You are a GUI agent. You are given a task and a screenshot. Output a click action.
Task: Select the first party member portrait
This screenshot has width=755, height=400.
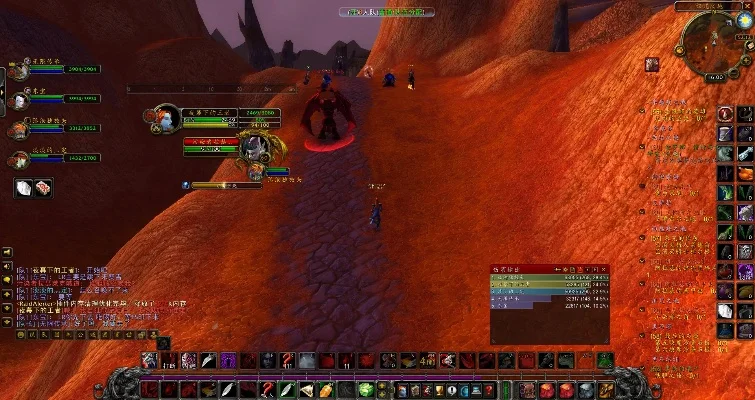(x=20, y=69)
